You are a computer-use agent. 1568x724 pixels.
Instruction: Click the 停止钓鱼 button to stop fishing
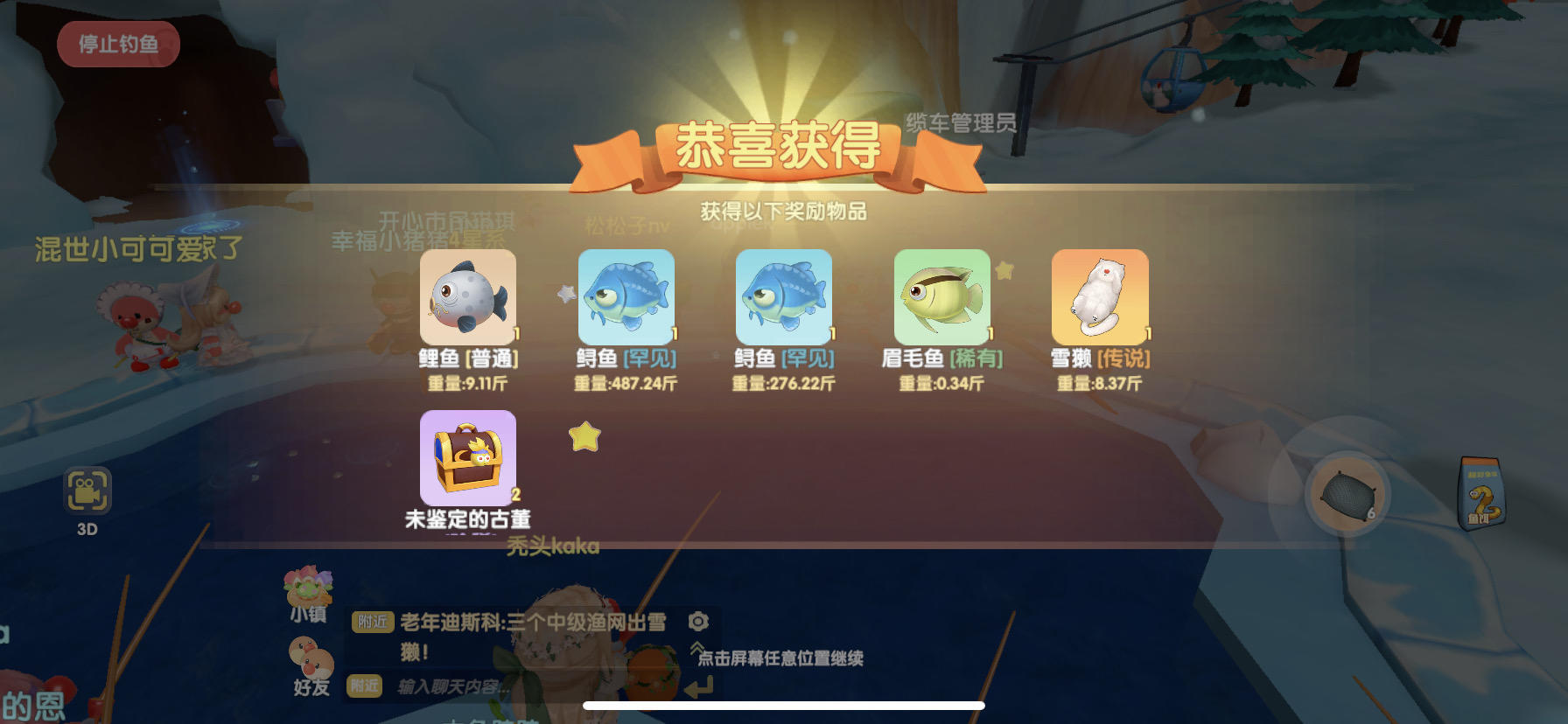tap(118, 44)
